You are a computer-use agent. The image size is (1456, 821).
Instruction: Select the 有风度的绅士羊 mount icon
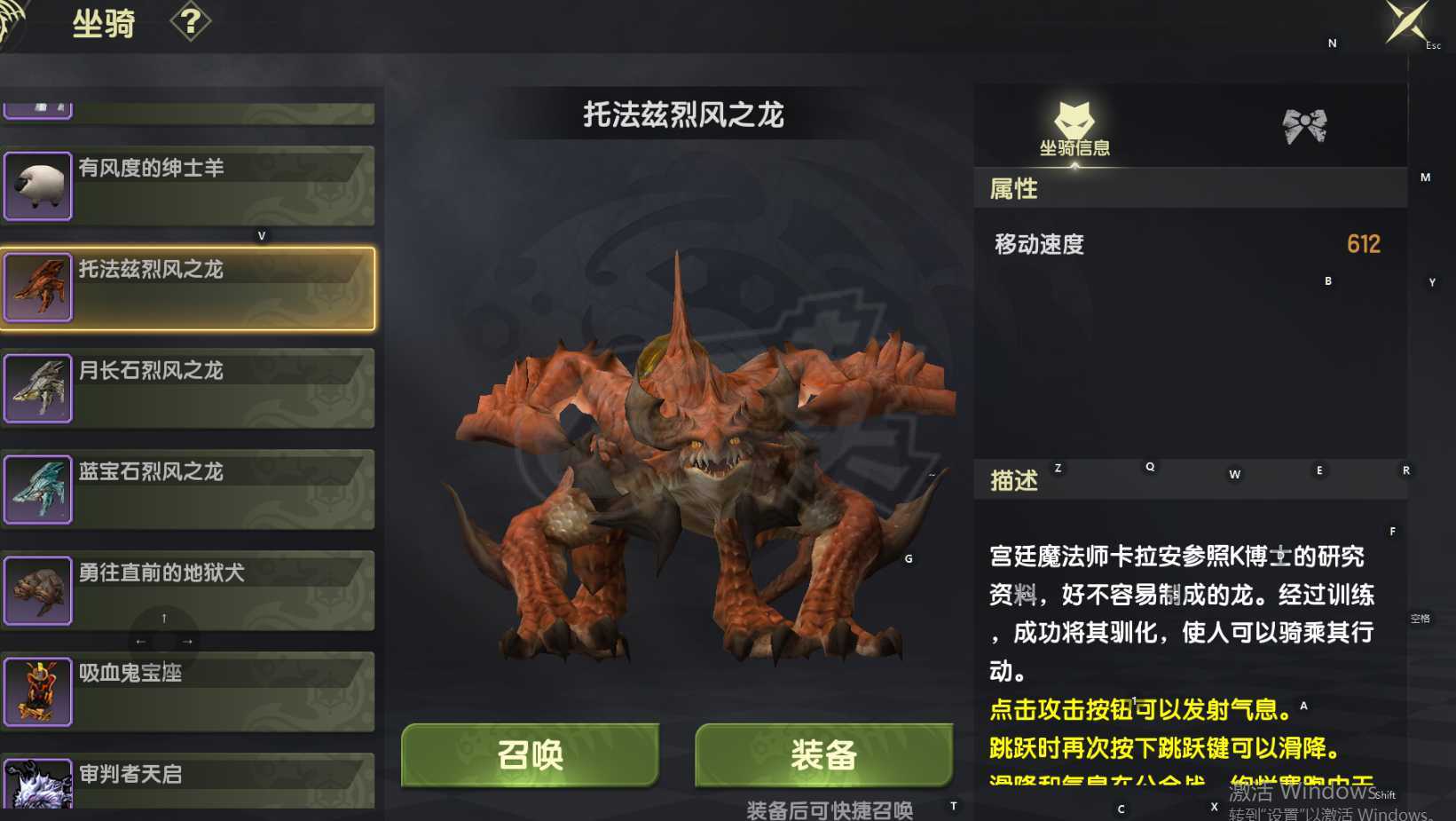[39, 186]
